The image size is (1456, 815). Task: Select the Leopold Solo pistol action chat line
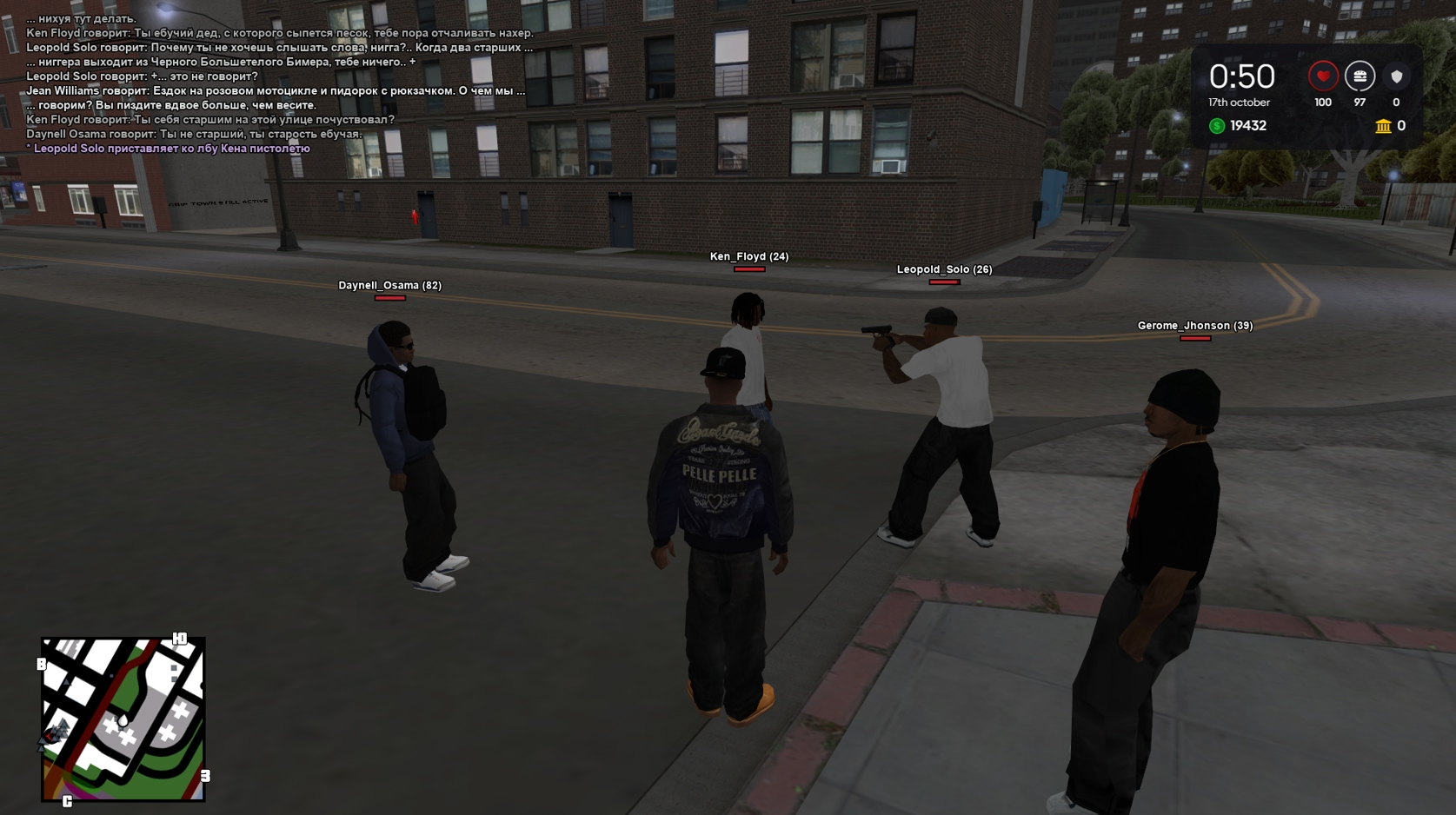(x=171, y=149)
